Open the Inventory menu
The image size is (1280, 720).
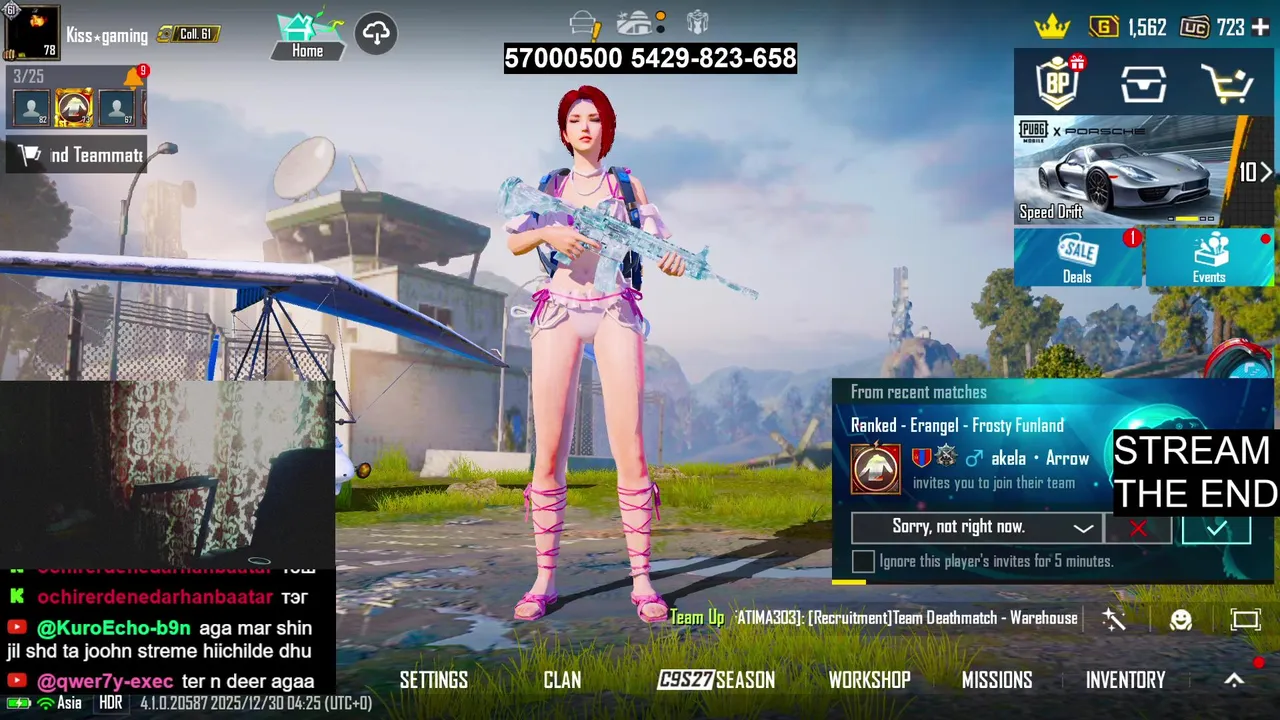pyautogui.click(x=1126, y=680)
